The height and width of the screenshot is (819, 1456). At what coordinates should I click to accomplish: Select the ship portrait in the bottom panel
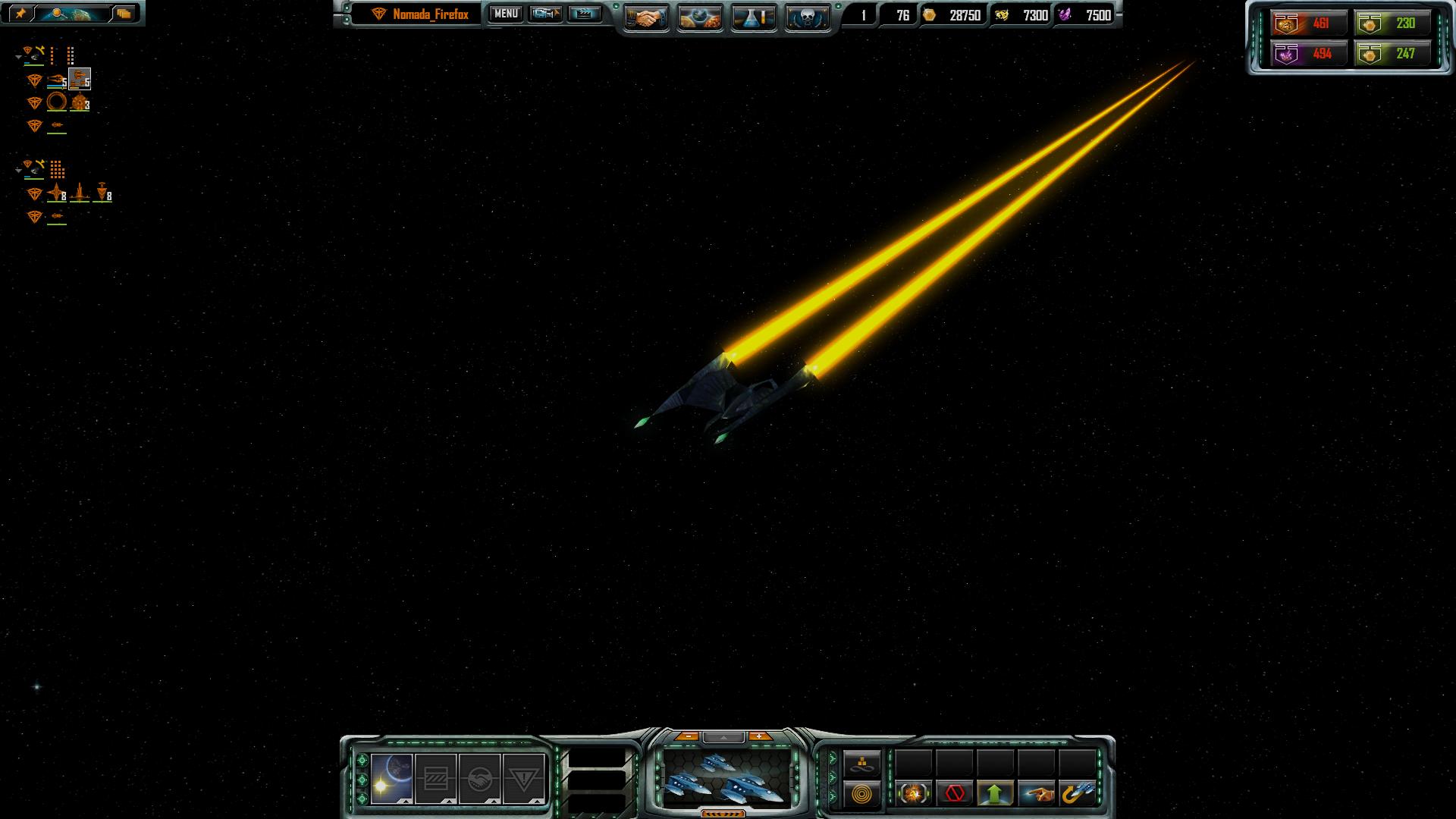(723, 777)
